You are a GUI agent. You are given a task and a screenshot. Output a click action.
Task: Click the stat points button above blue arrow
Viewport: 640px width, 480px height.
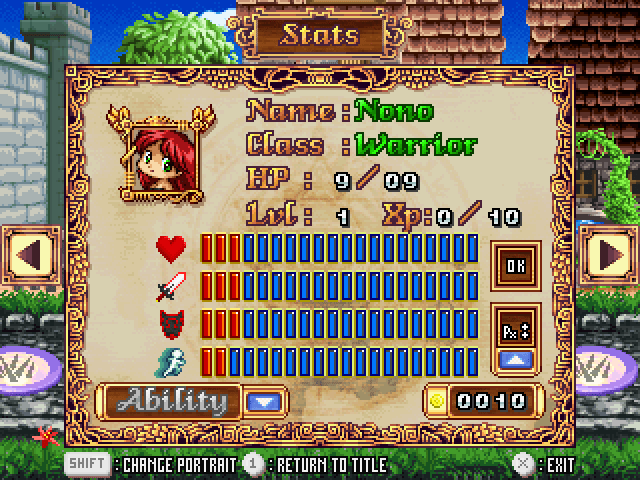[x=516, y=326]
